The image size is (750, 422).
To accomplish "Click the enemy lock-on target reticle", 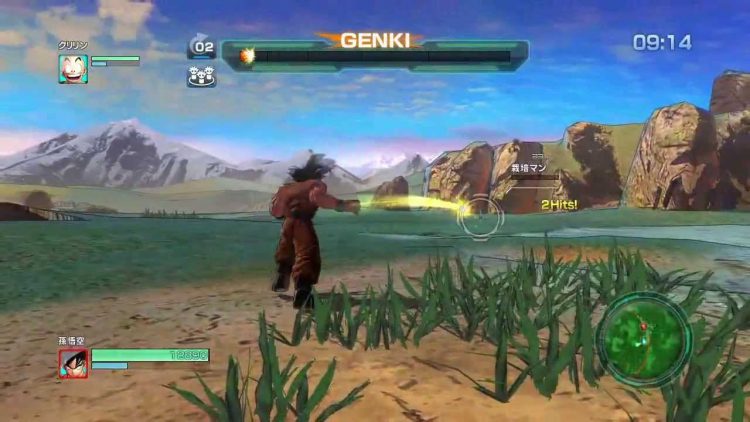I will pos(481,212).
